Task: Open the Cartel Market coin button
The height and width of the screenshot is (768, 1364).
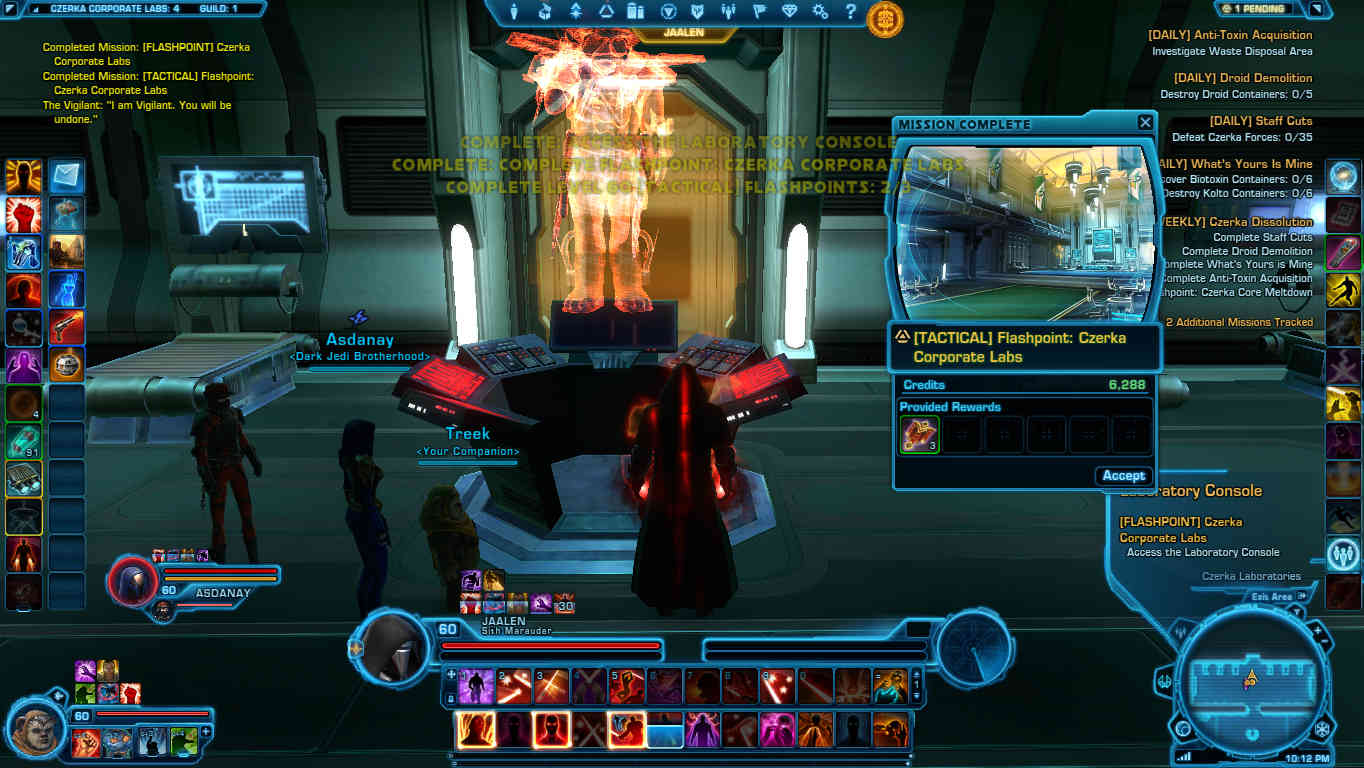Action: pos(885,19)
